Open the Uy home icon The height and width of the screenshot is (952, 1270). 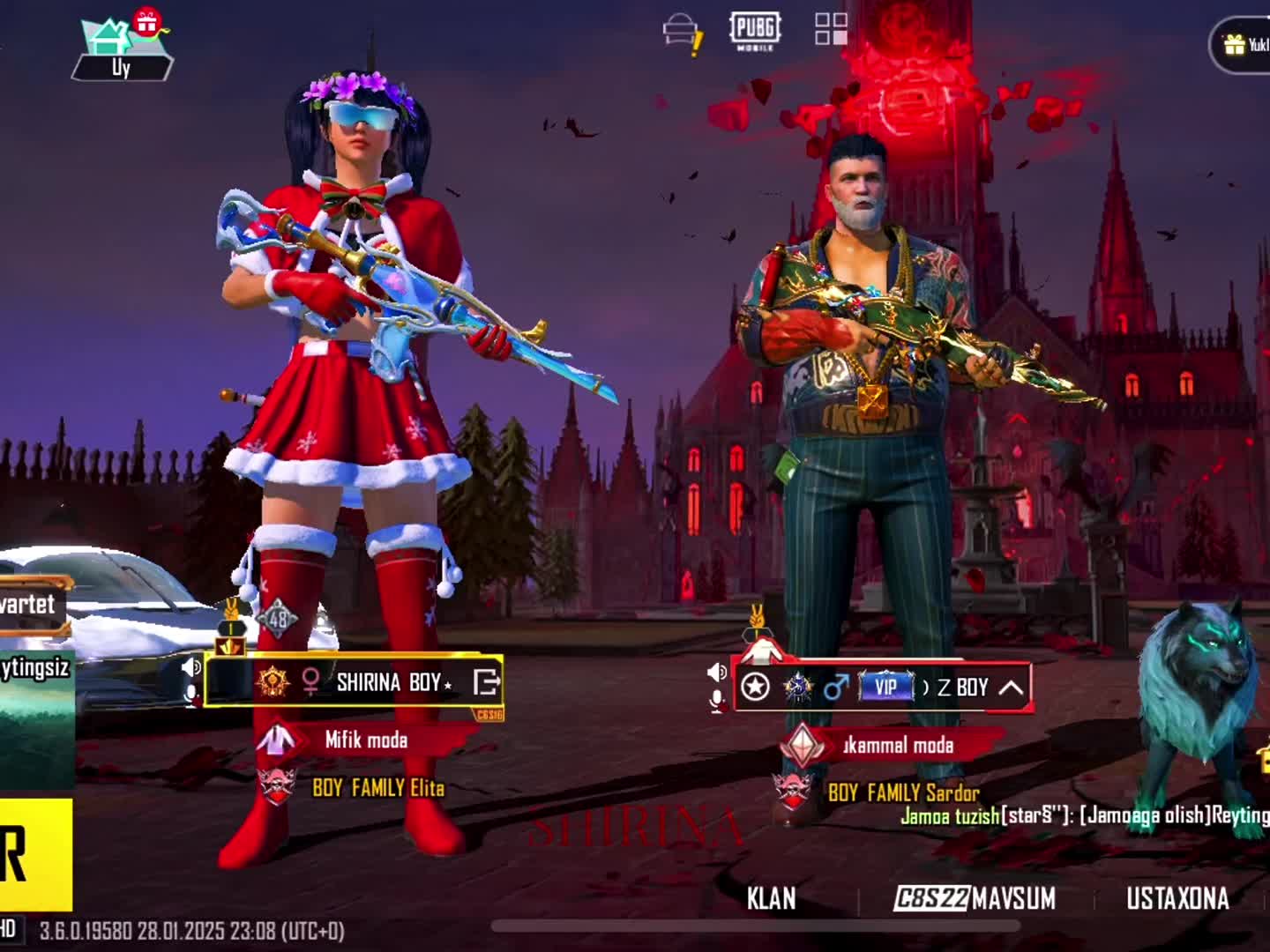(x=122, y=48)
